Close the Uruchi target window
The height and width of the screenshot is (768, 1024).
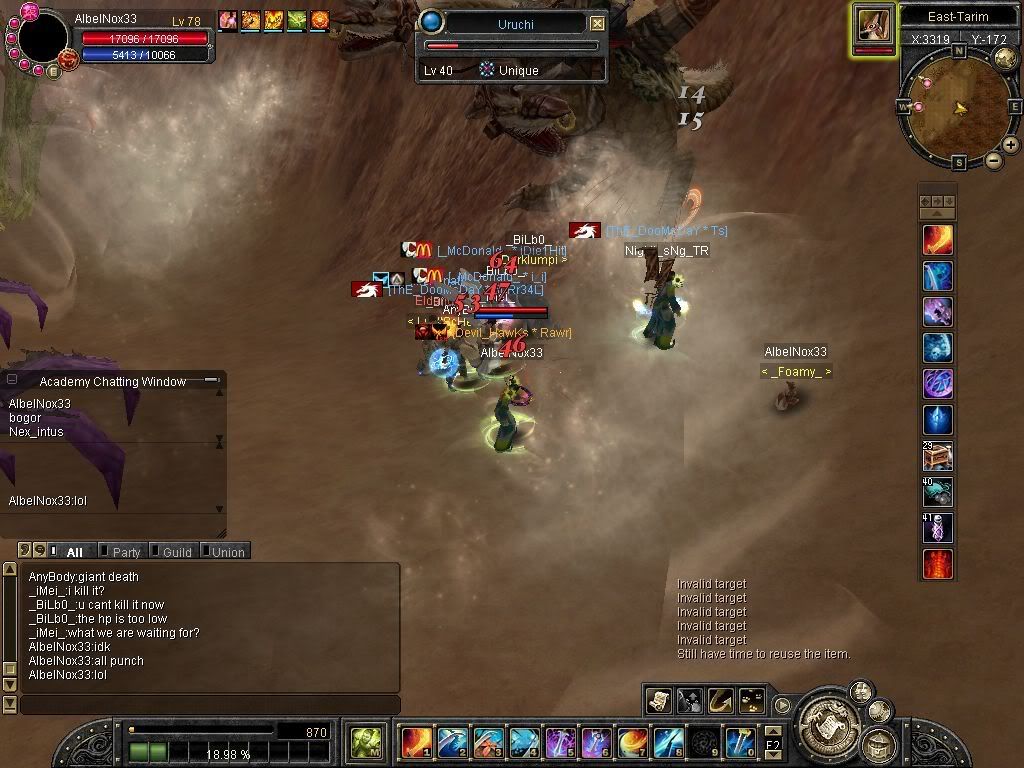pos(597,23)
